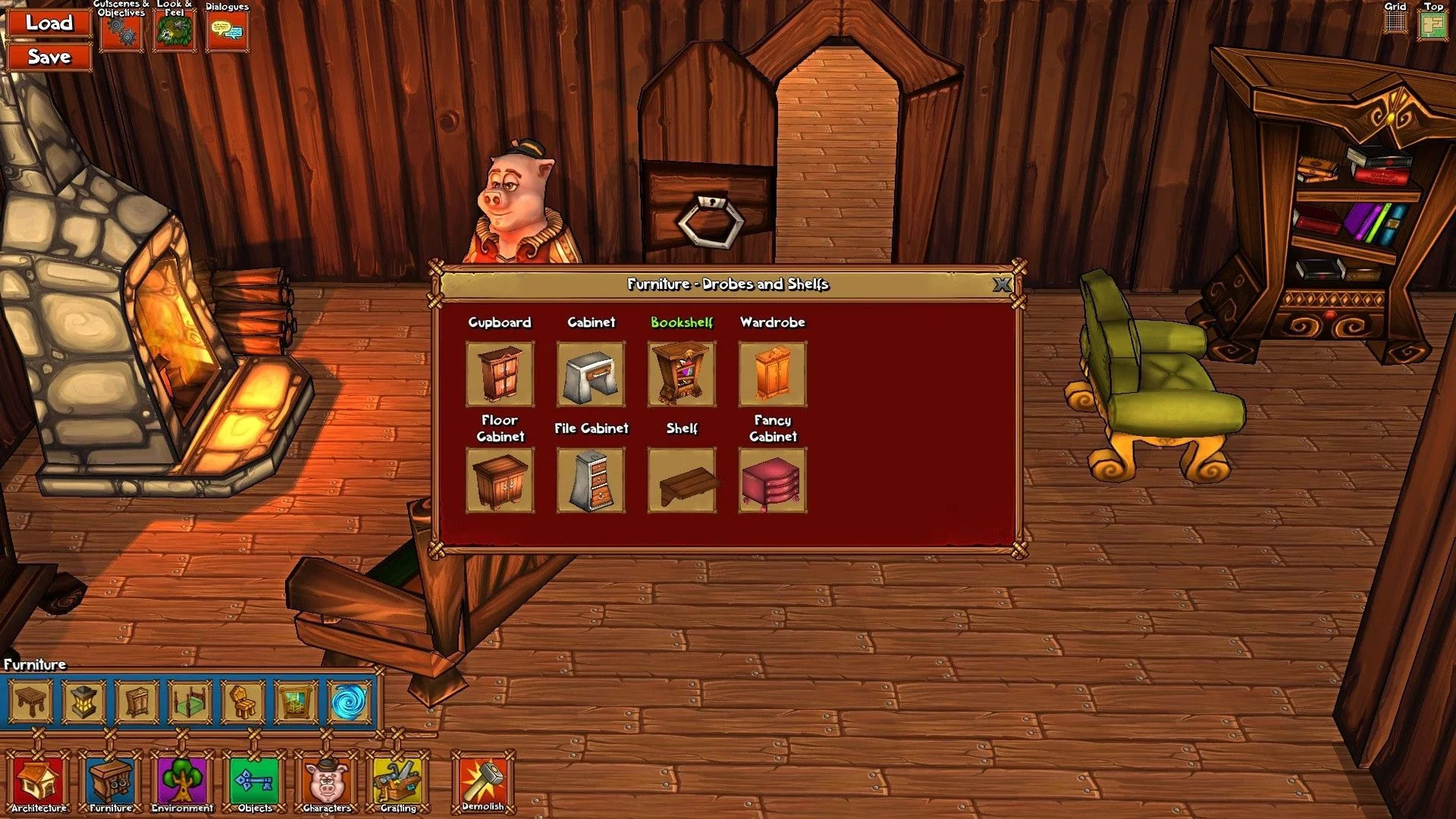Pick the Wardrobe item
This screenshot has height=819, width=1456.
pos(773,374)
